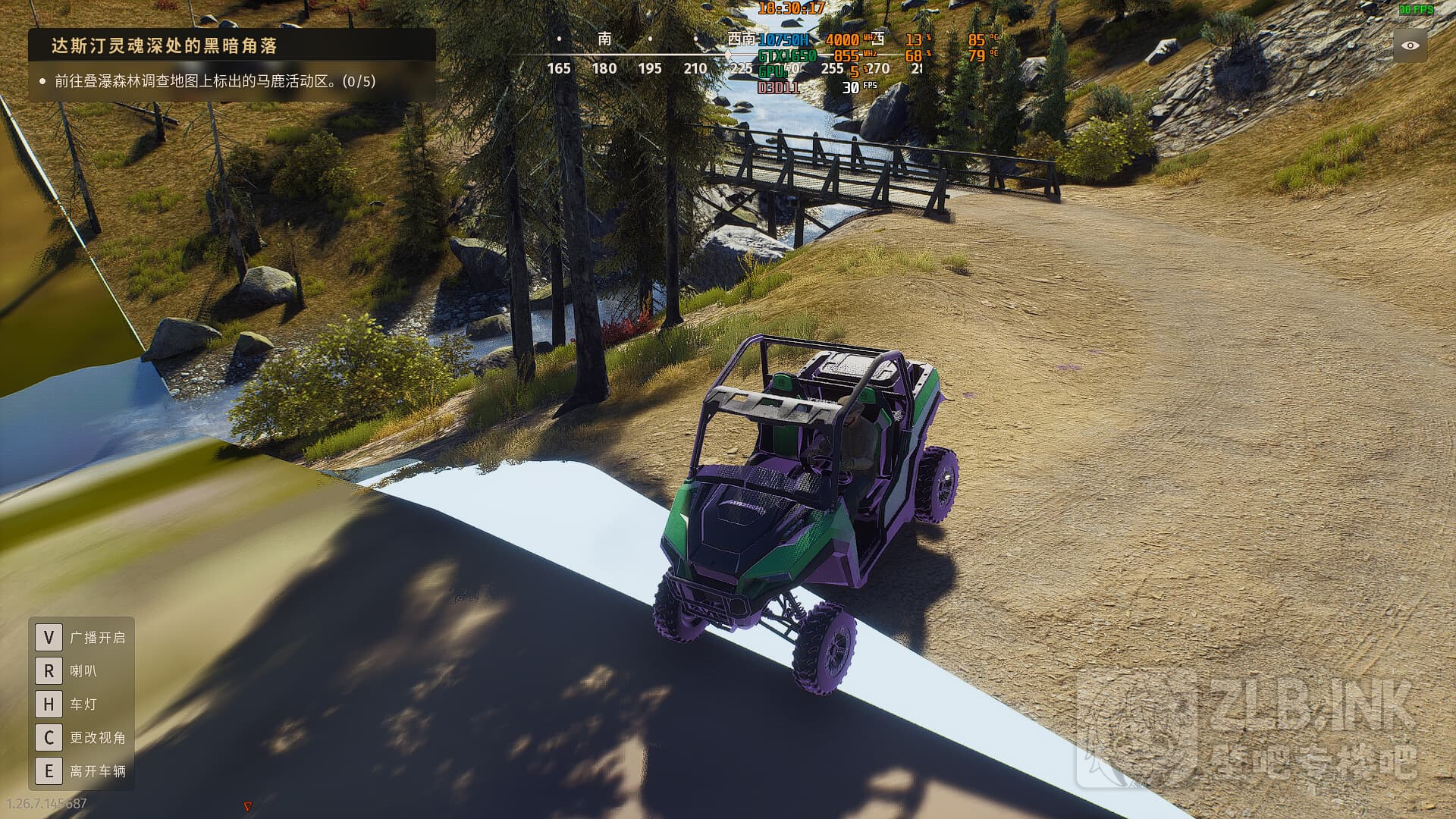Open the tracked mission panel title
This screenshot has width=1456, height=819.
tap(164, 45)
